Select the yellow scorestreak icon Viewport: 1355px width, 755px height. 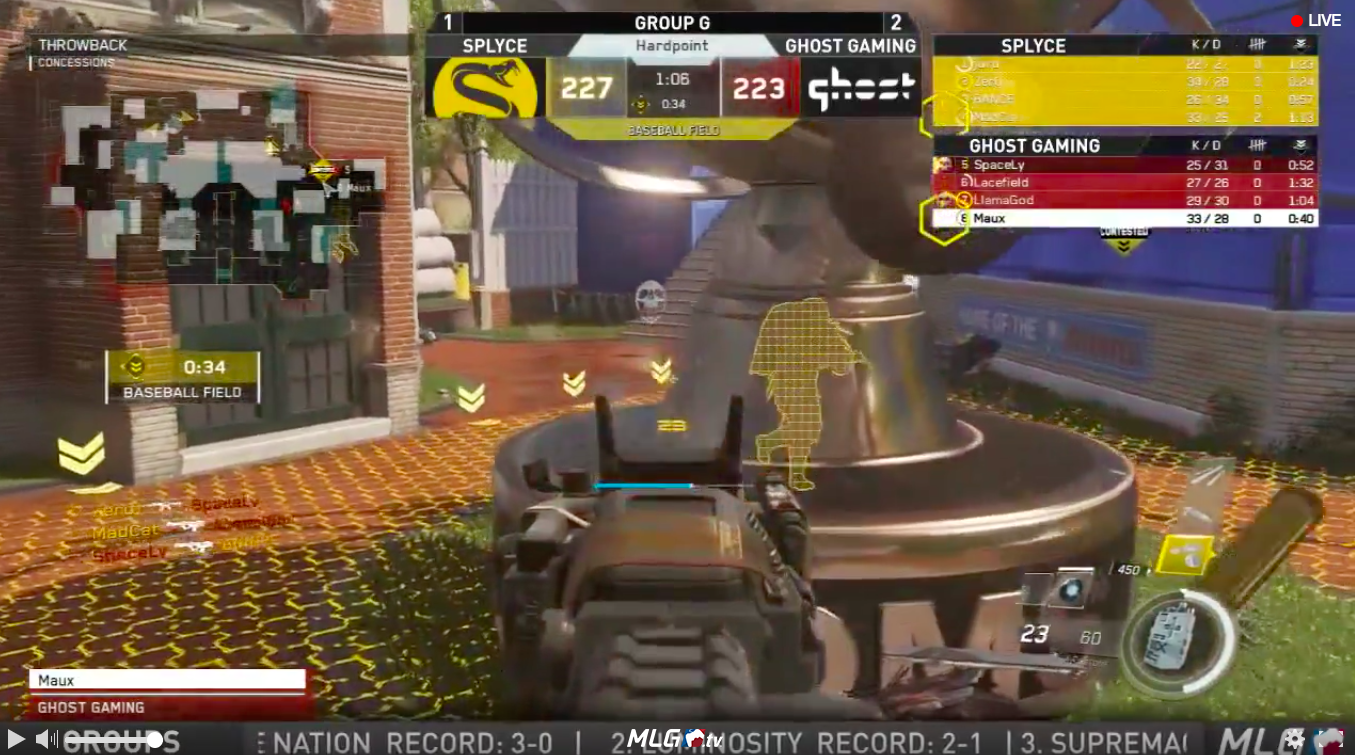point(1185,557)
